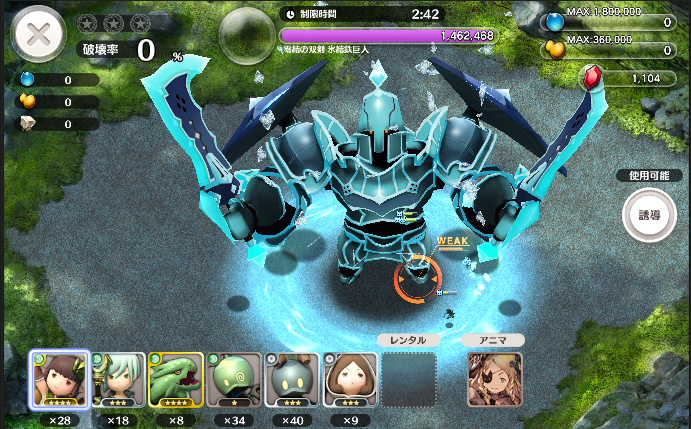Deploy the green dragon unit card
691x429 pixels.
tap(176, 381)
